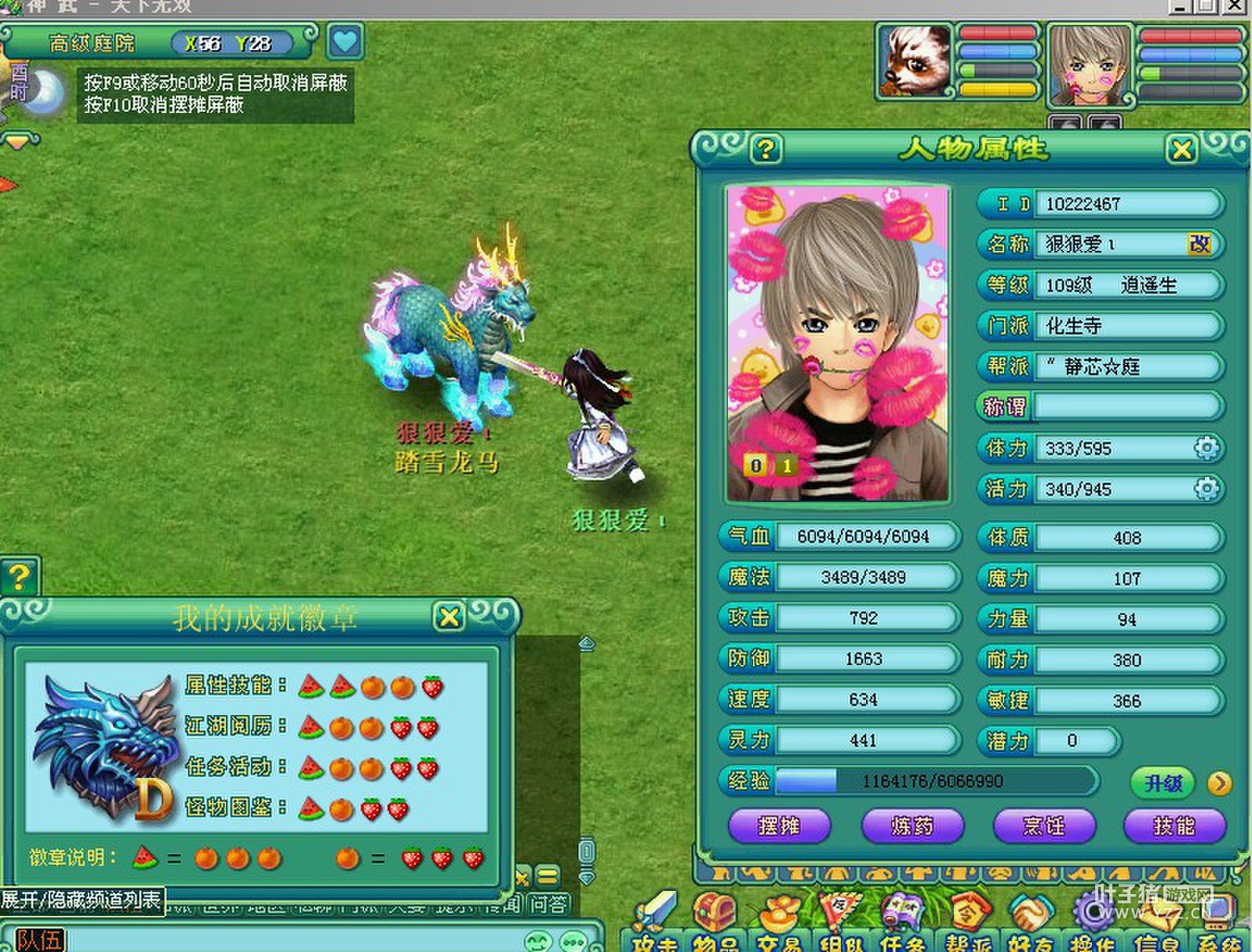Open the 摆摊 stall button
1252x952 pixels.
pyautogui.click(x=779, y=825)
